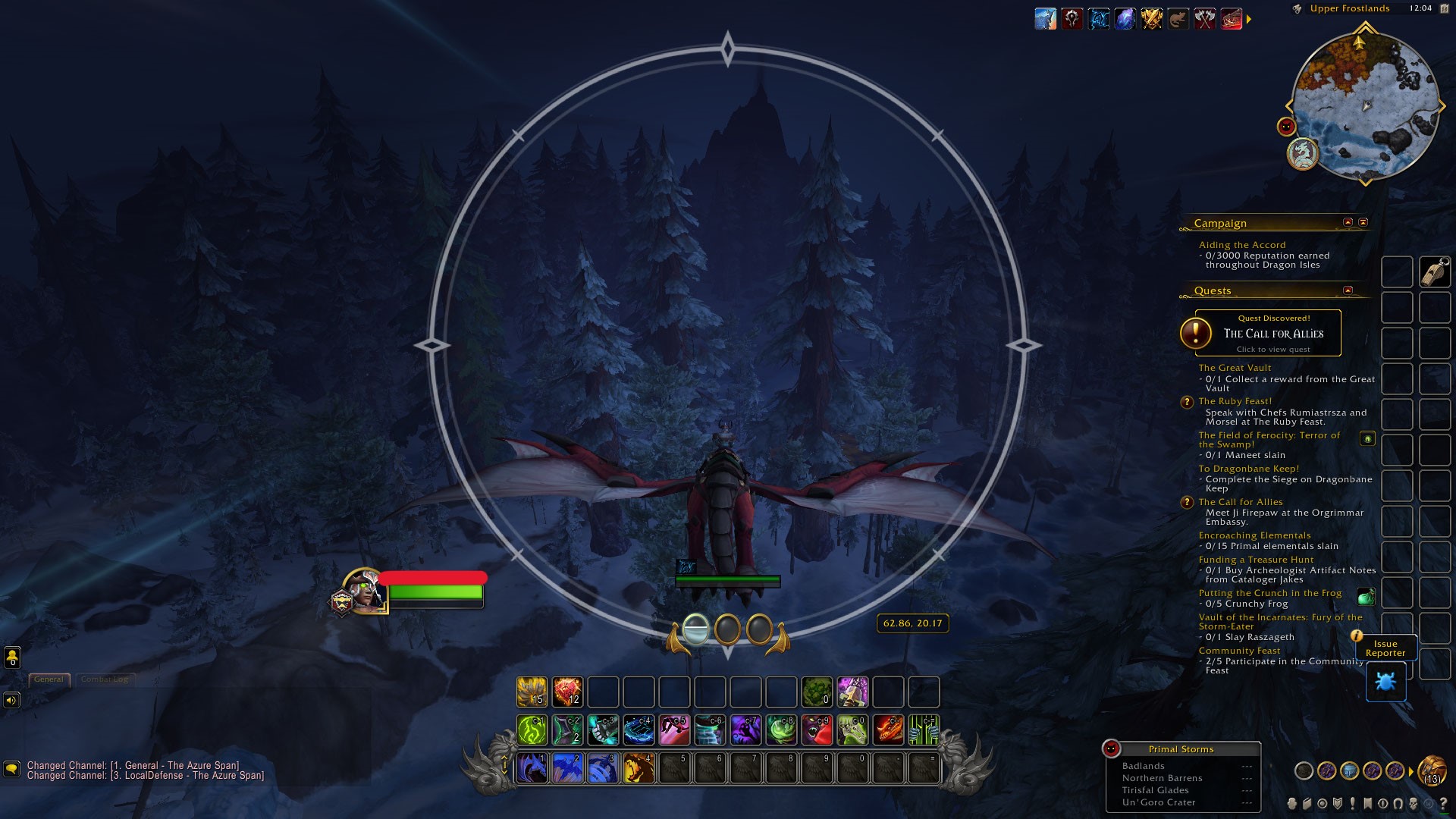Open the question mark help micro button

[x=1443, y=804]
